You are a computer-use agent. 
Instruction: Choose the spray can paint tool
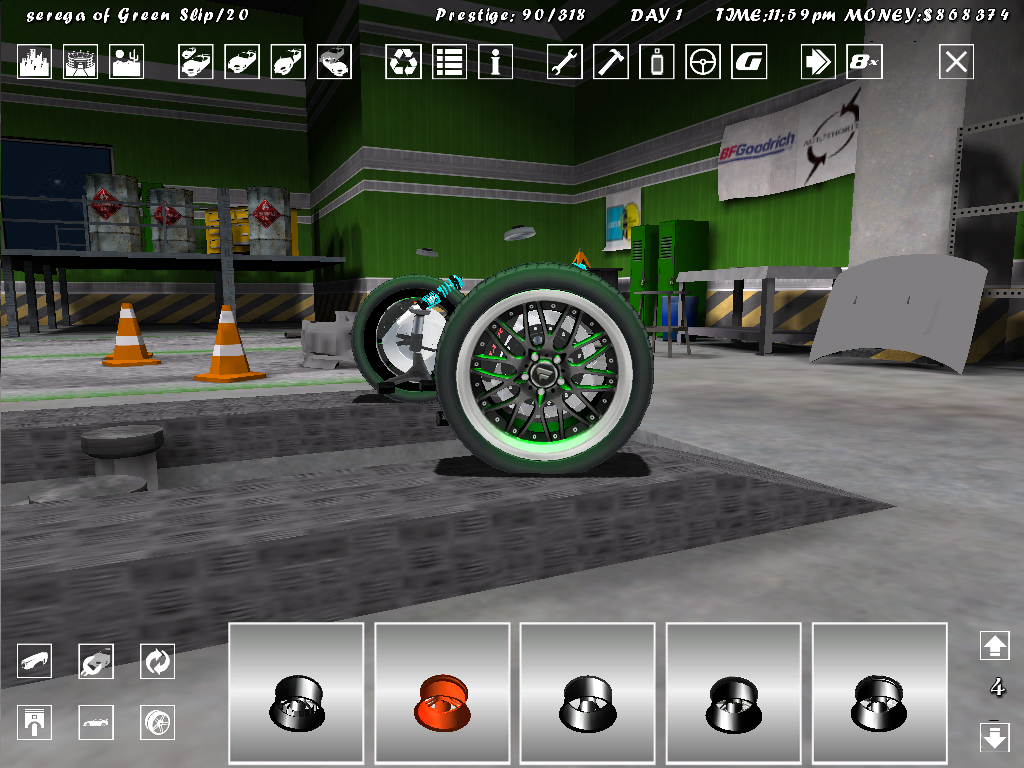(x=657, y=62)
